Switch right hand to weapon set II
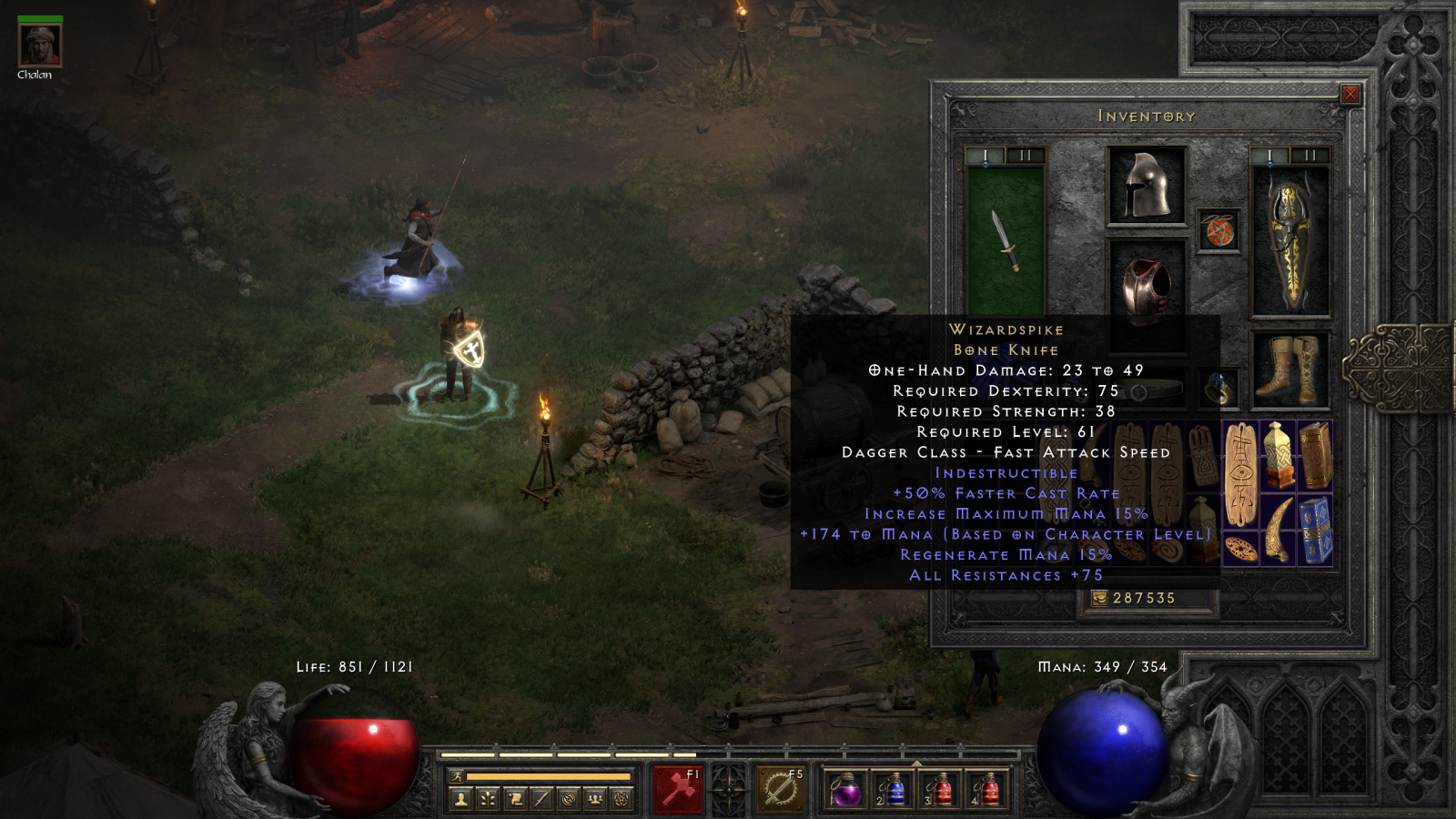Viewport: 1456px width, 819px height. (1310, 156)
